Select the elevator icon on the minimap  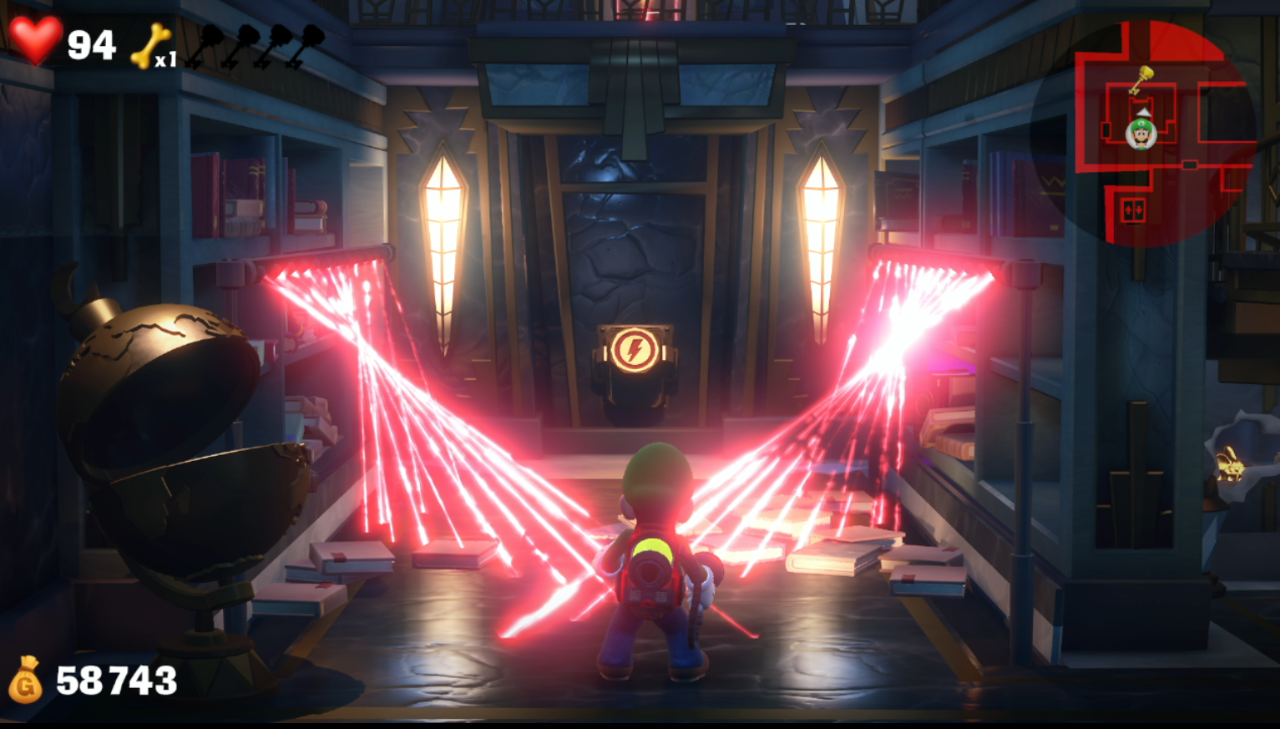1132,210
